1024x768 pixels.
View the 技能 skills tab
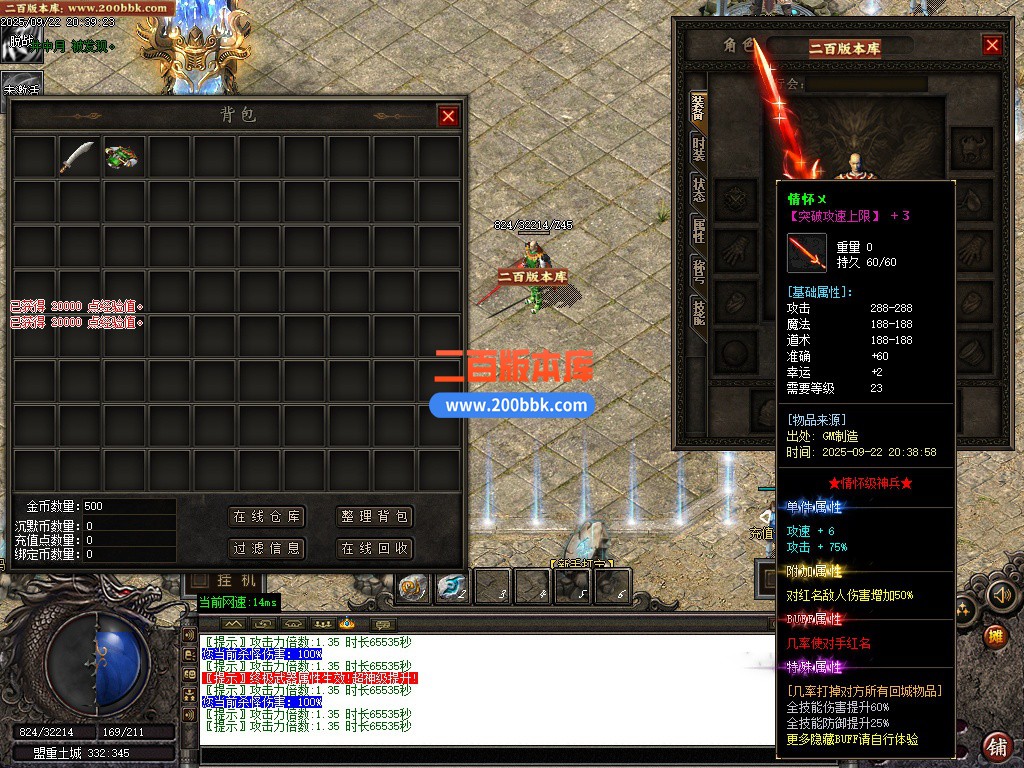pyautogui.click(x=698, y=312)
